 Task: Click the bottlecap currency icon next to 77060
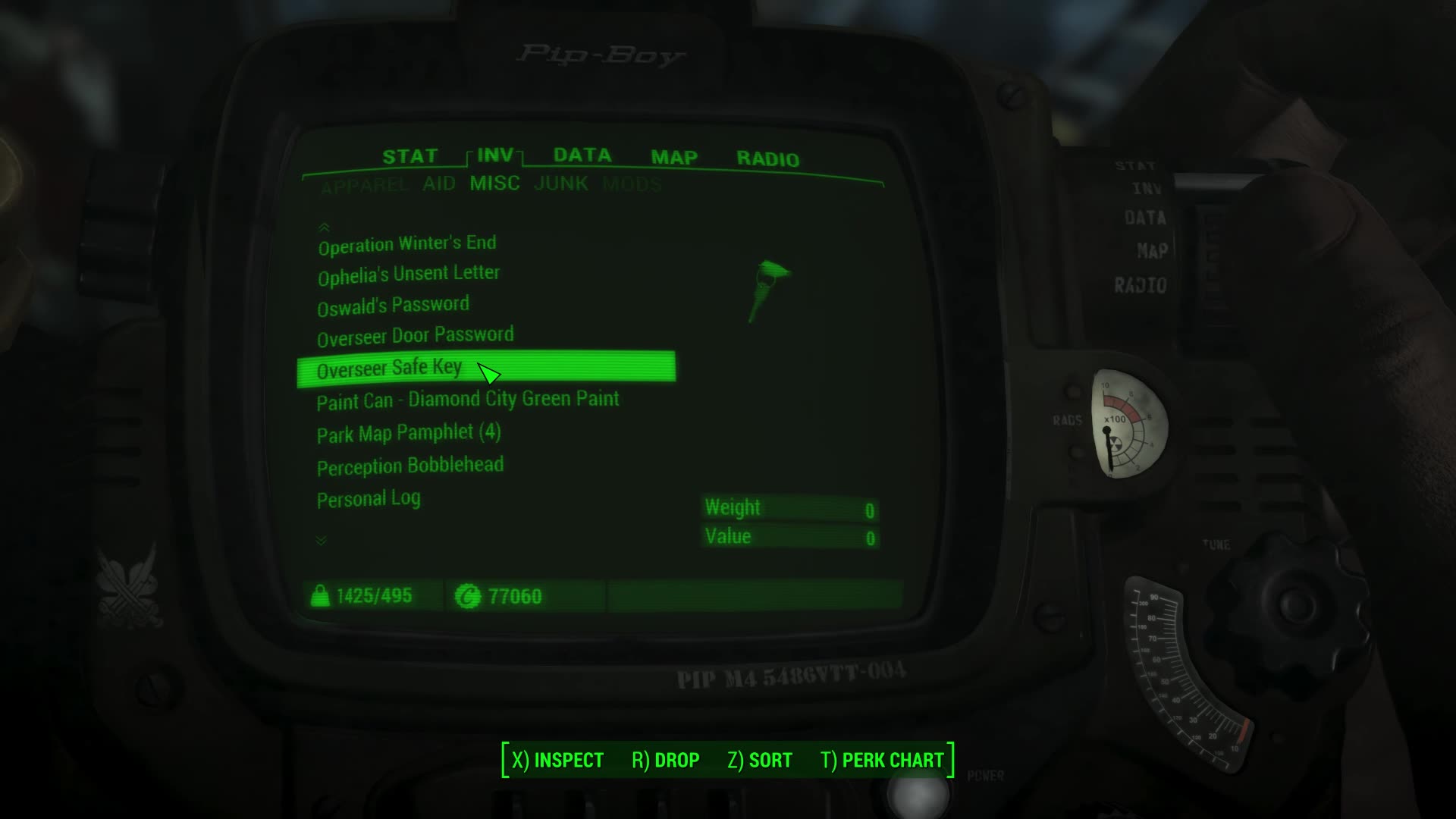472,596
